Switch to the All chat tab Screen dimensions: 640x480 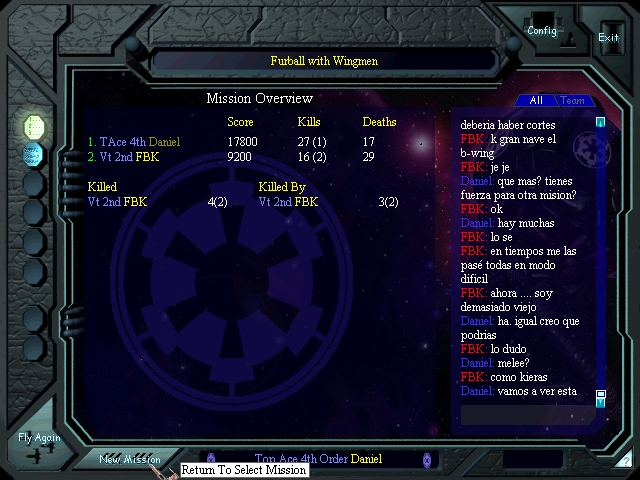pyautogui.click(x=536, y=101)
